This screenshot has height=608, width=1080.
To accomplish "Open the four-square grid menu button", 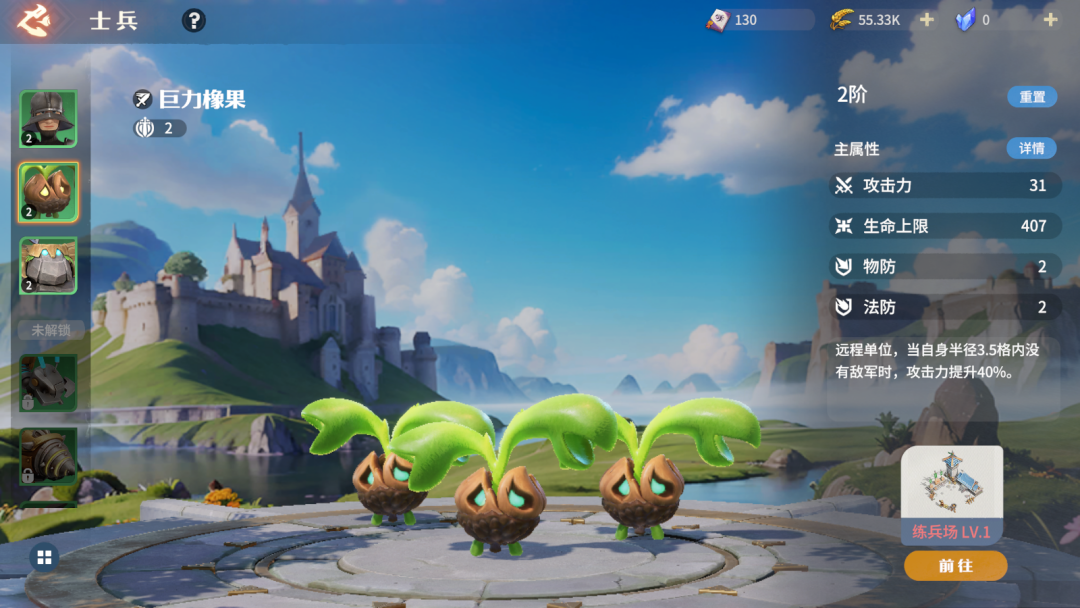I will (44, 557).
